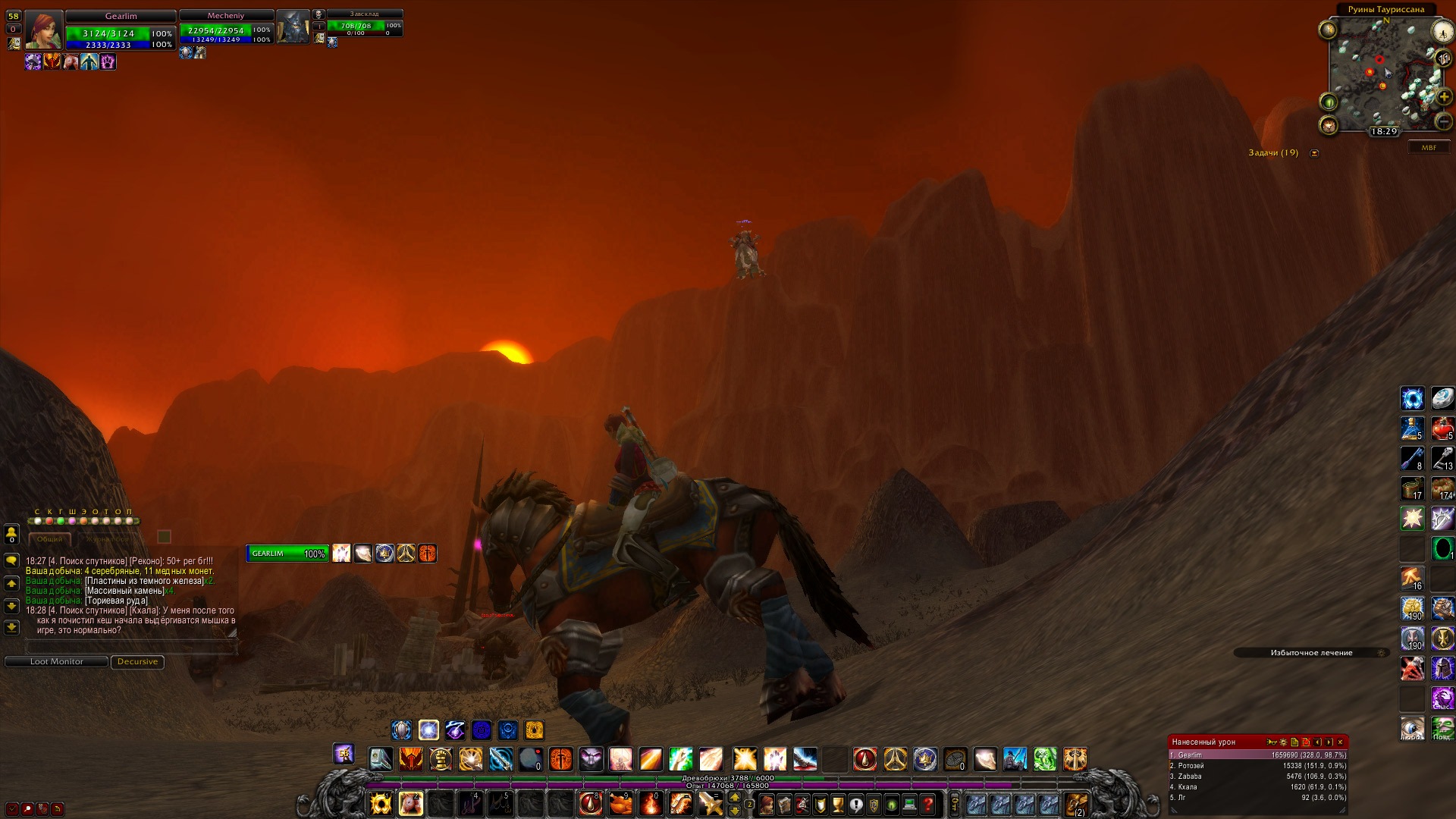The width and height of the screenshot is (1456, 819).
Task: Activate the pig-face ability in slot 2
Action: 410,803
